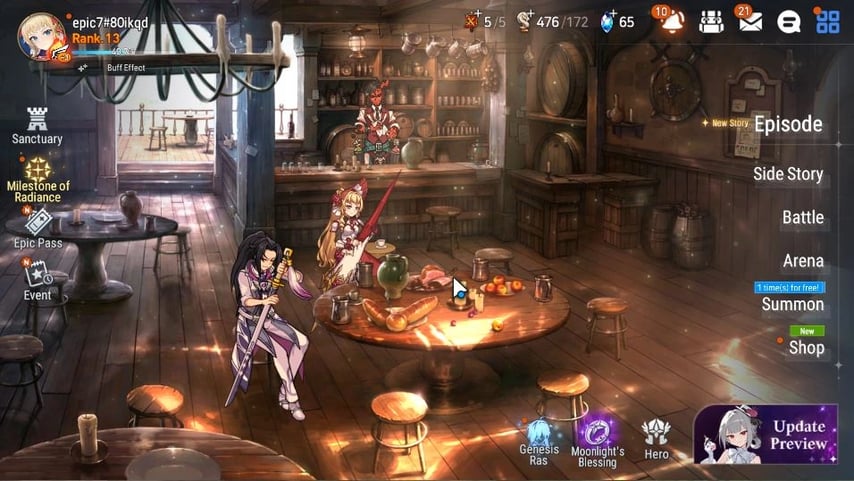Screen dimensions: 854x481
Task: Open the chat speech bubble
Action: [x=789, y=22]
